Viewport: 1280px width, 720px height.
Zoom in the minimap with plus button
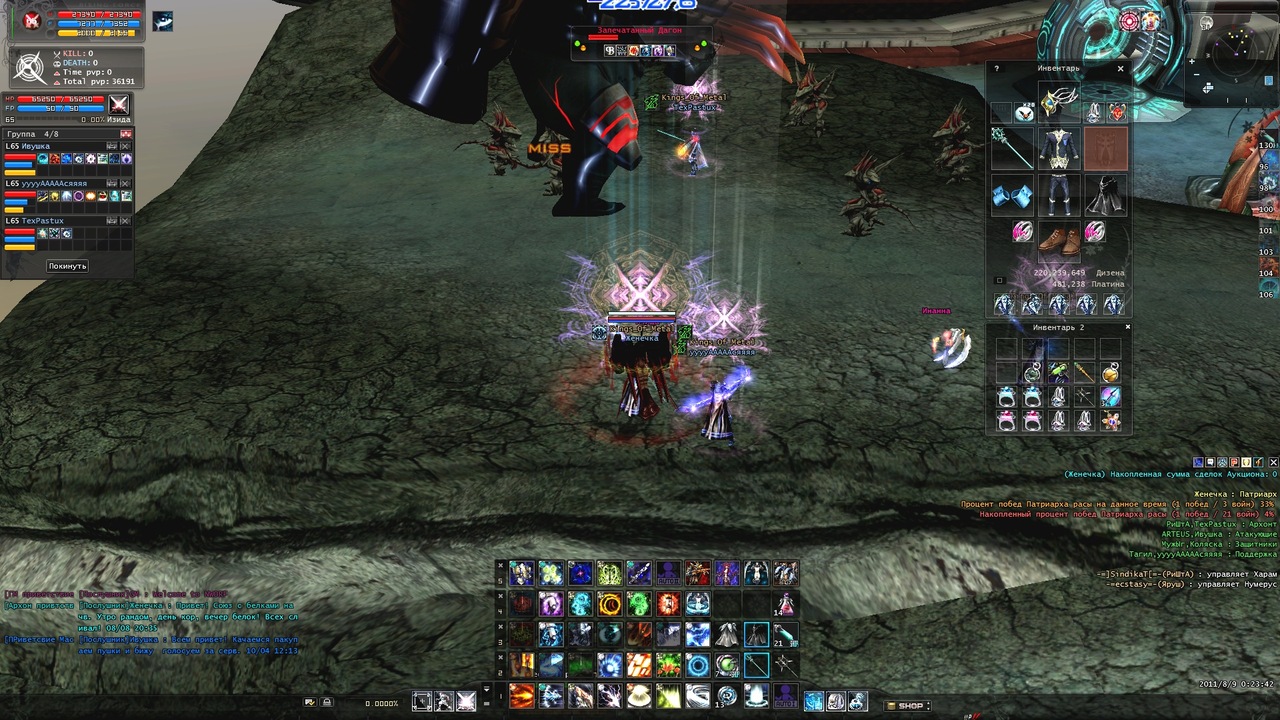1192,62
